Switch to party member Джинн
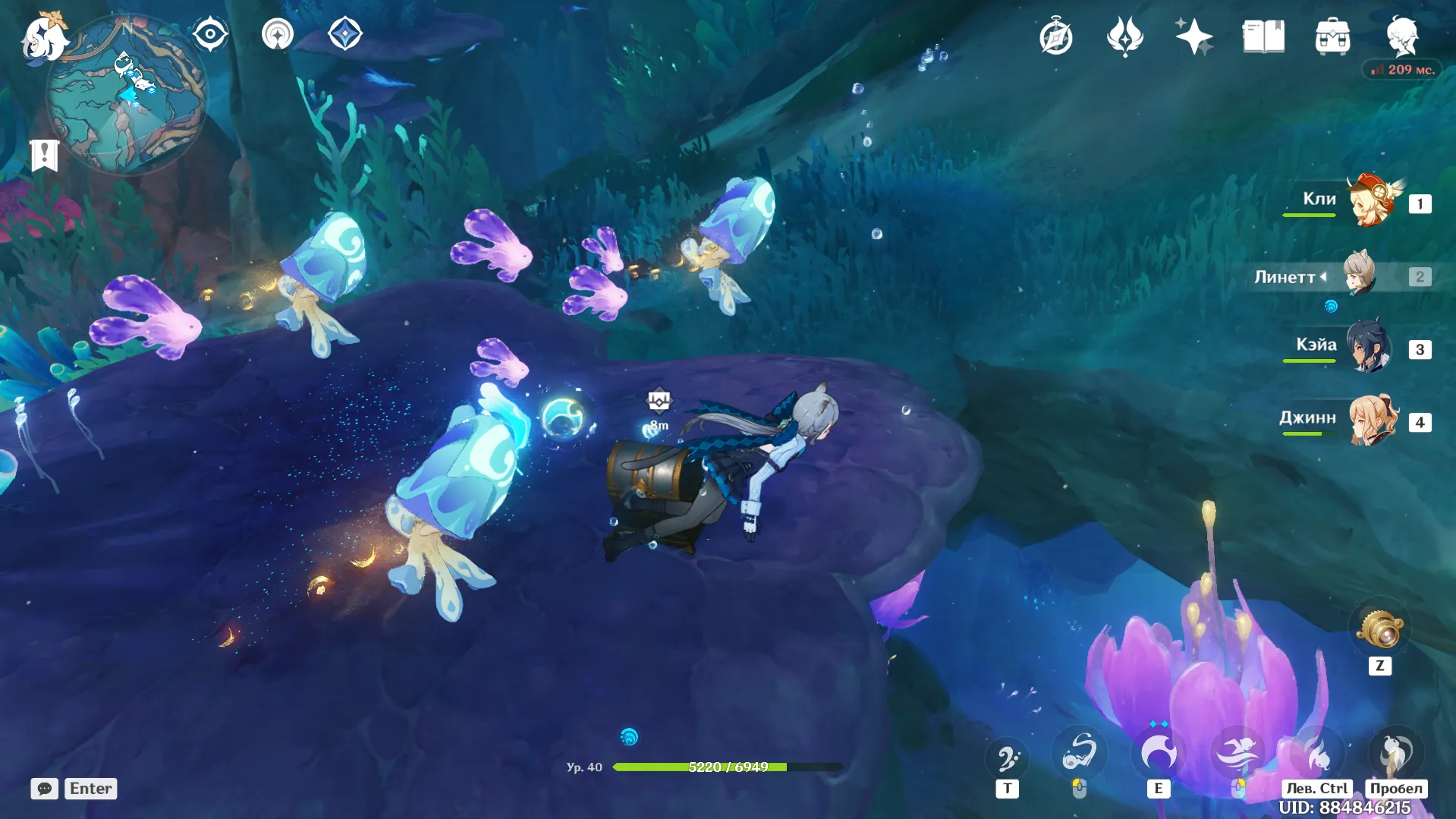 tap(1372, 420)
